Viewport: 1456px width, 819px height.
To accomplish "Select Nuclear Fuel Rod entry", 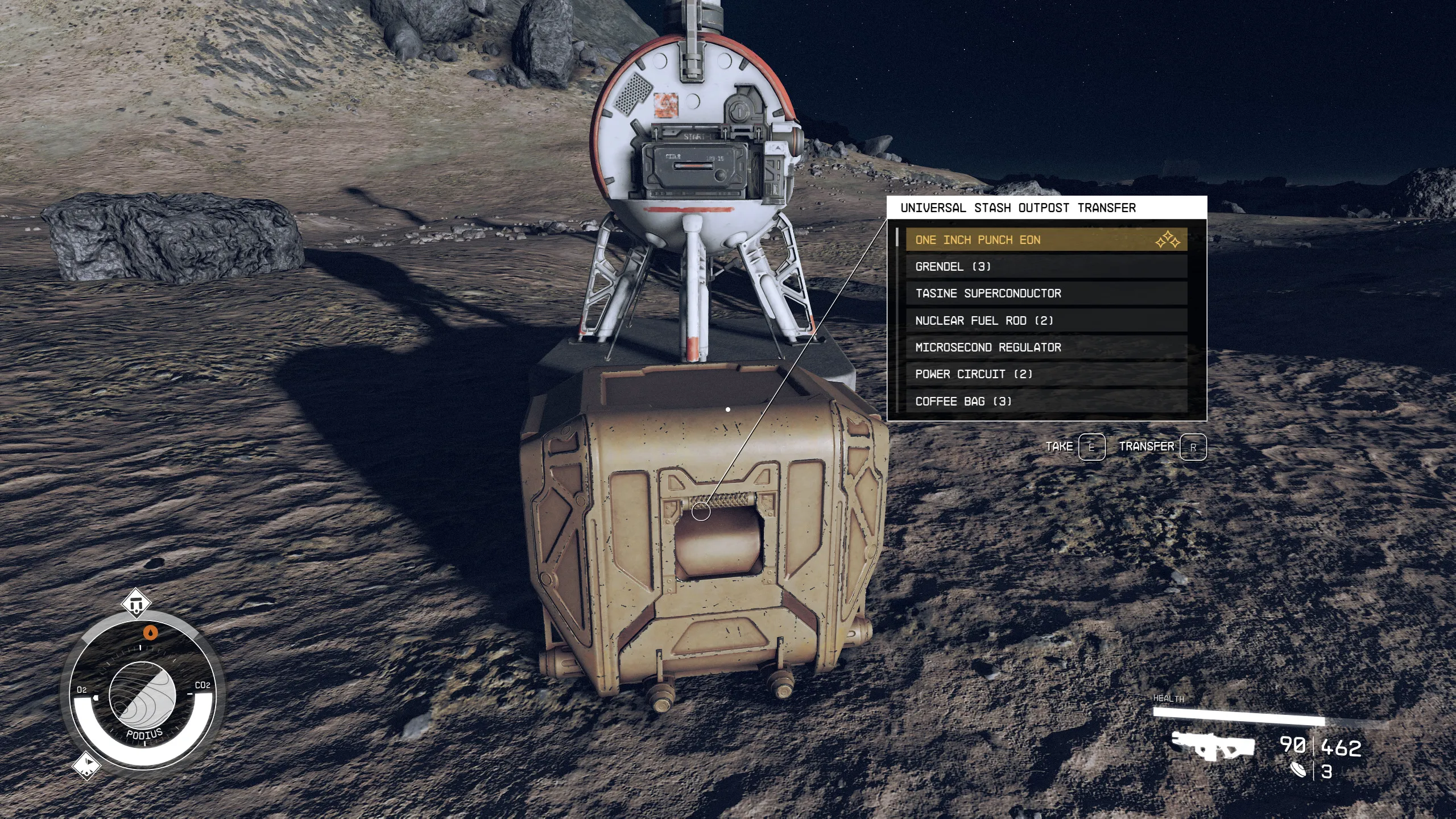I will pos(1045,321).
